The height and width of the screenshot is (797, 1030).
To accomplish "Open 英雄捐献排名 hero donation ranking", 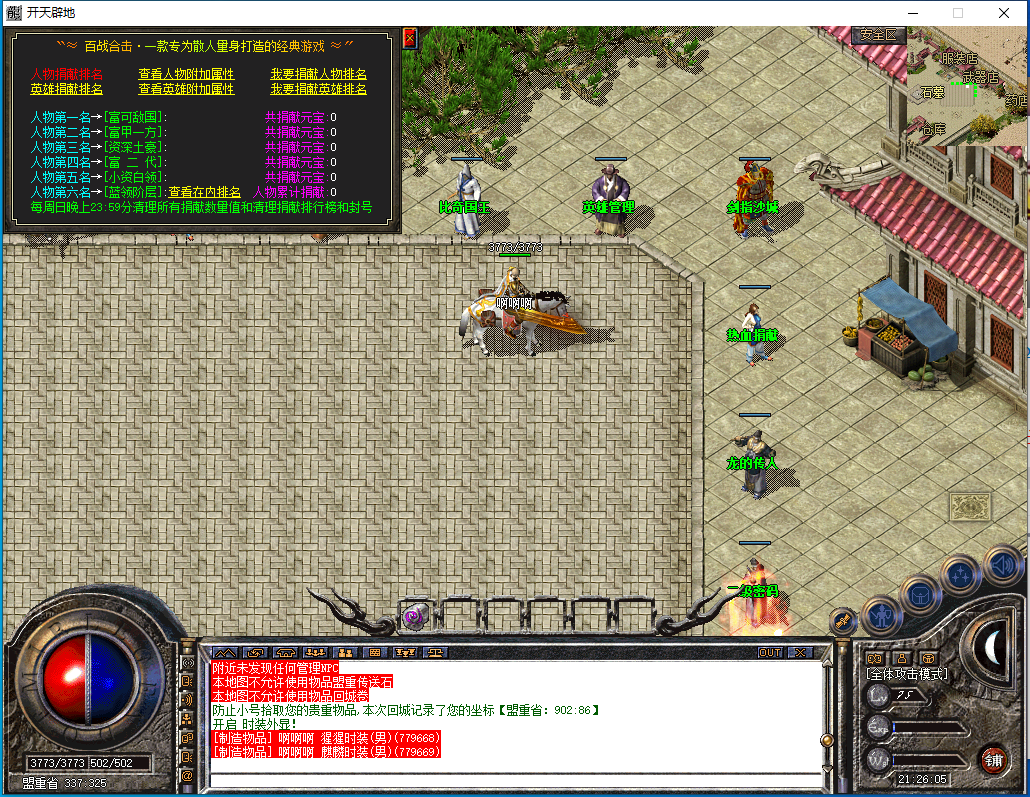I will pyautogui.click(x=66, y=89).
